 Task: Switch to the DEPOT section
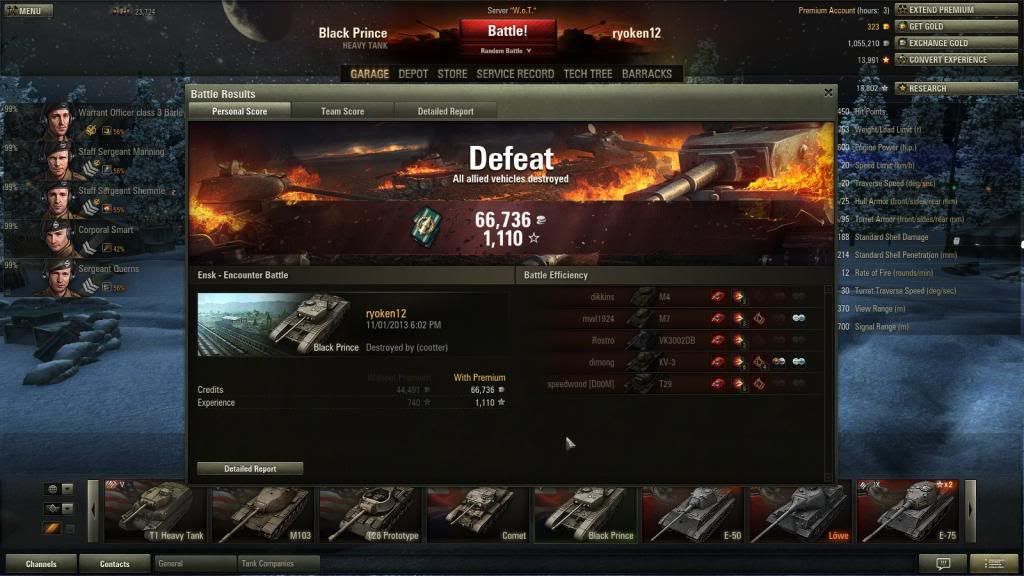[x=413, y=74]
